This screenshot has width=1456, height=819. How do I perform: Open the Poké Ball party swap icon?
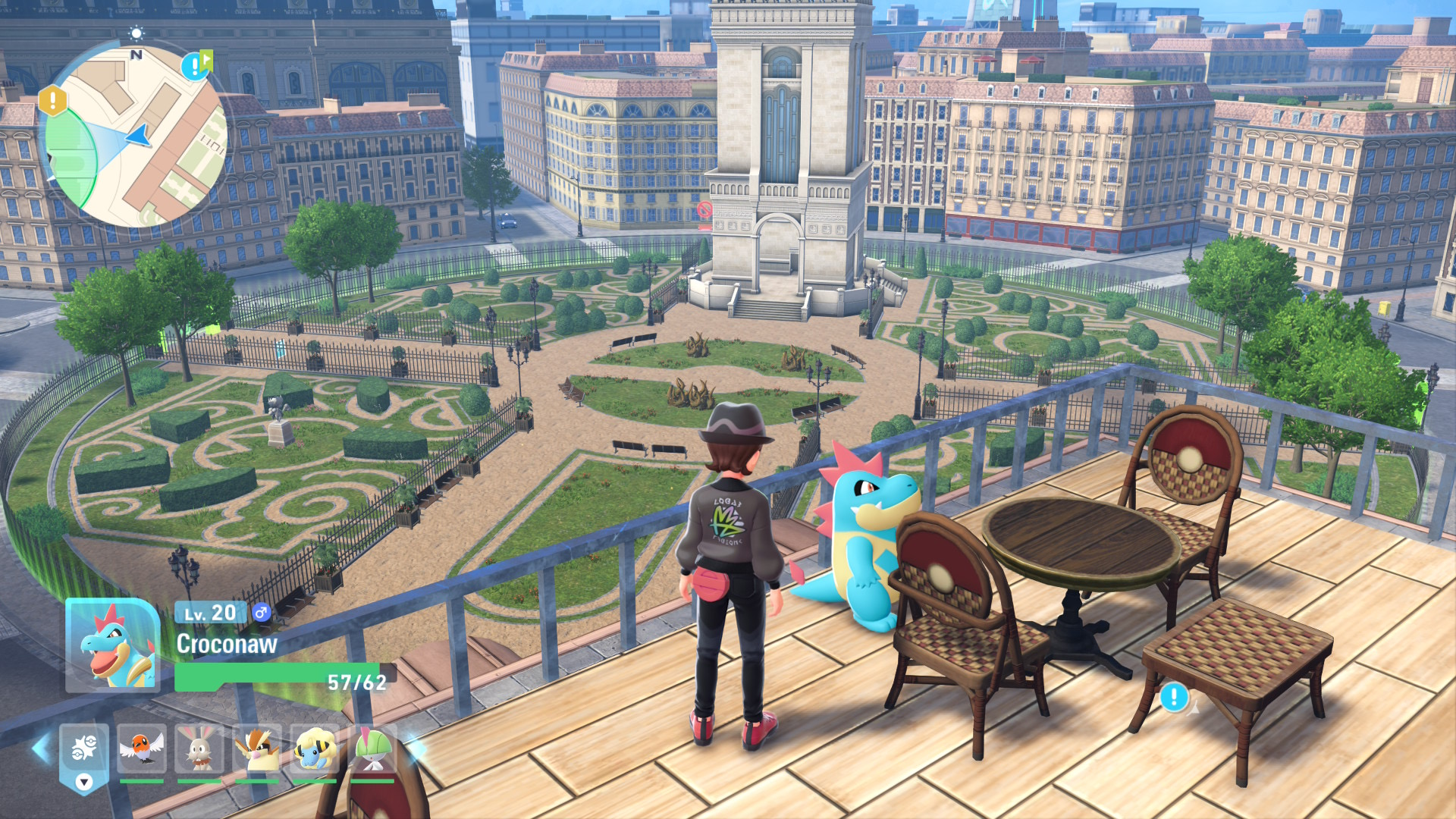(84, 751)
